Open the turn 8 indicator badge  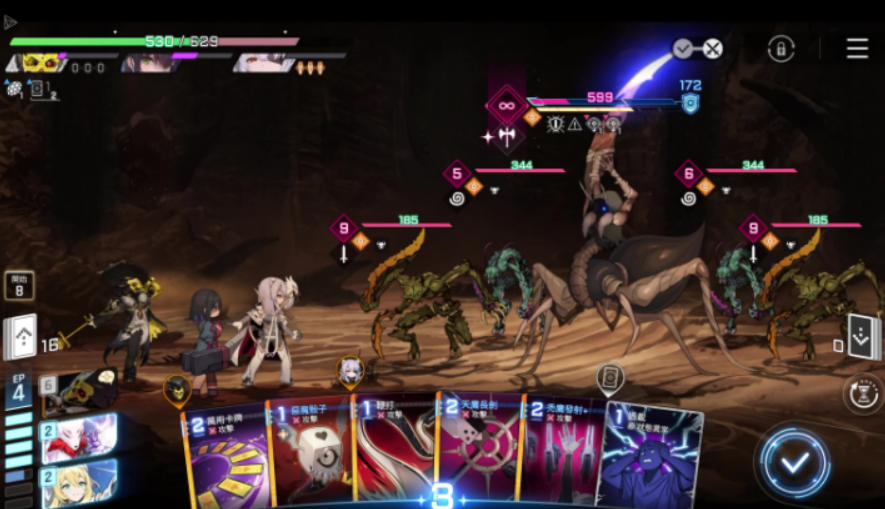pyautogui.click(x=19, y=286)
